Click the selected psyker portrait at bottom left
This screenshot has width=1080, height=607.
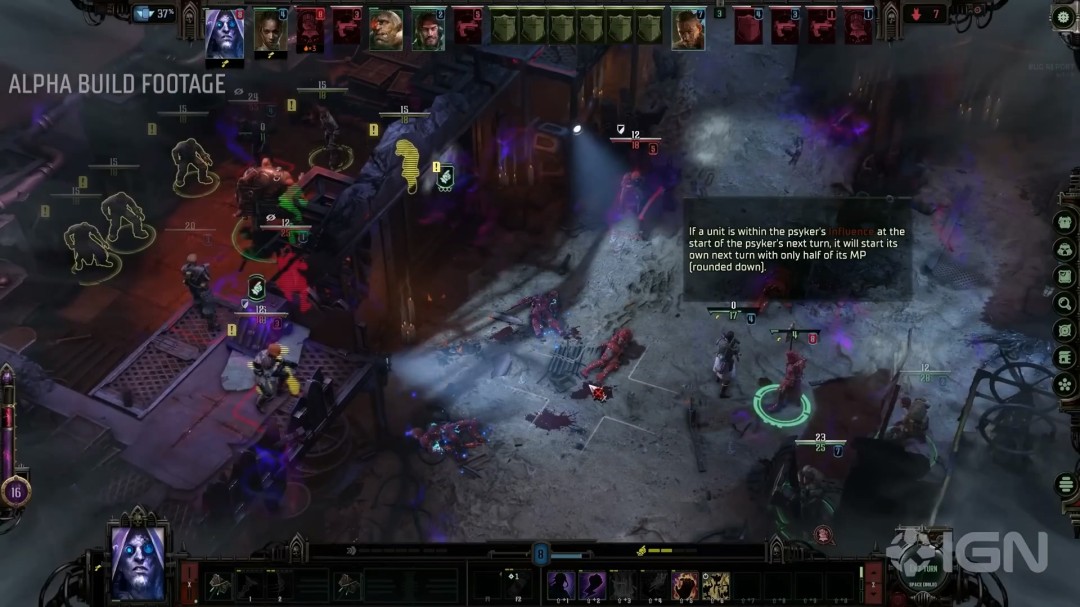pyautogui.click(x=136, y=561)
